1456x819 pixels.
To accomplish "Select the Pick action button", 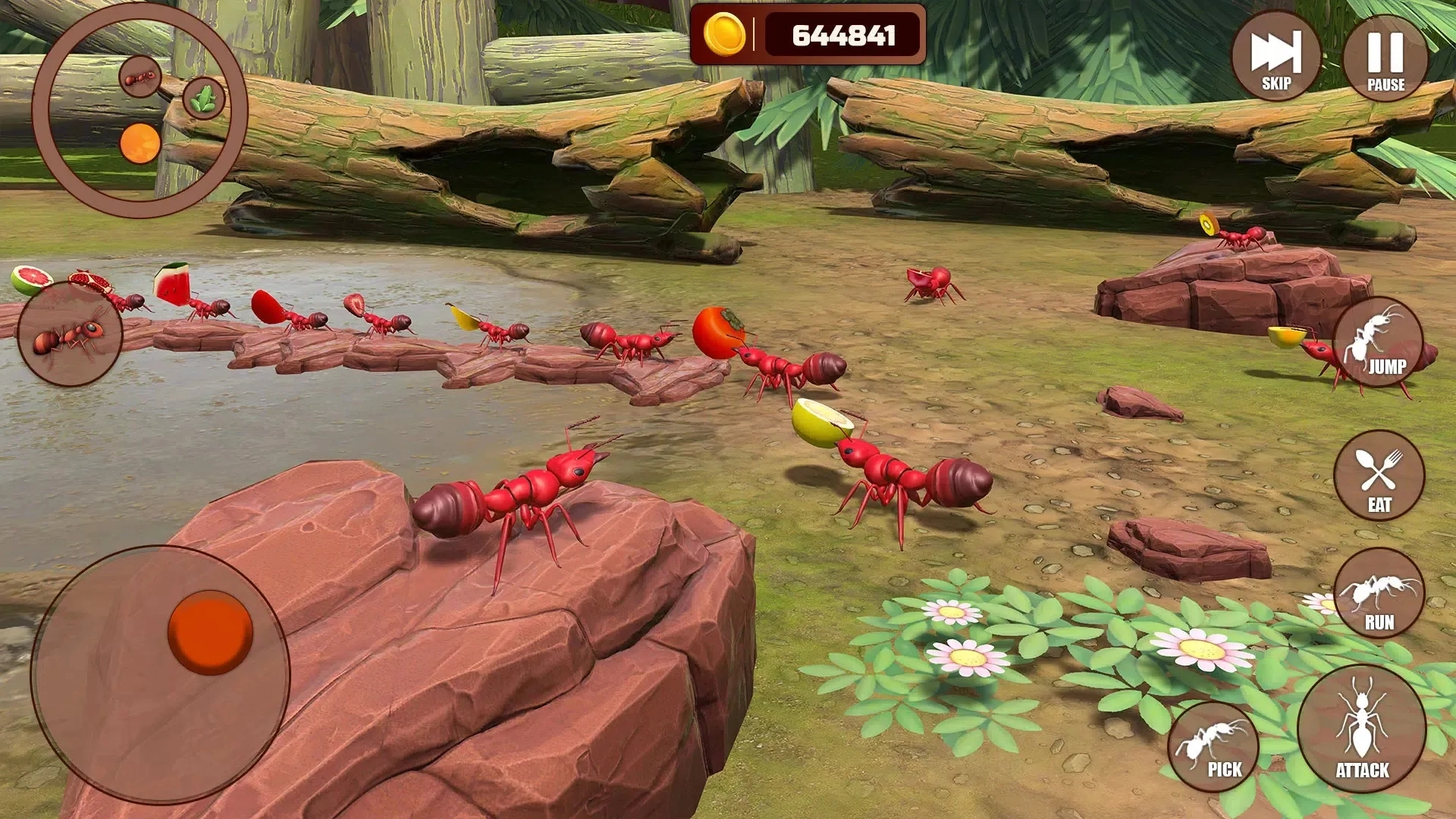I will (1213, 746).
